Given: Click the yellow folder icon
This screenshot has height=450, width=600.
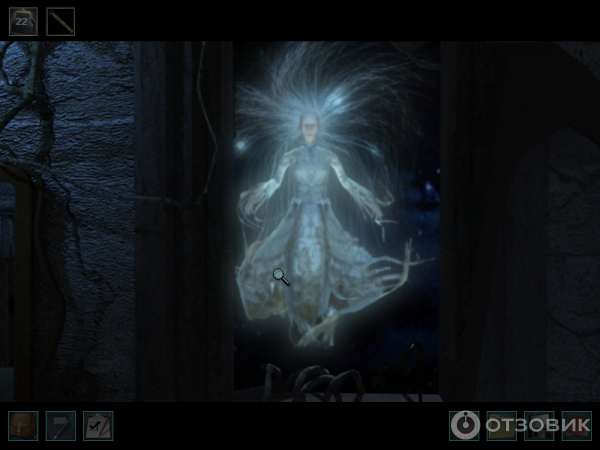Looking at the screenshot, I should [501, 426].
